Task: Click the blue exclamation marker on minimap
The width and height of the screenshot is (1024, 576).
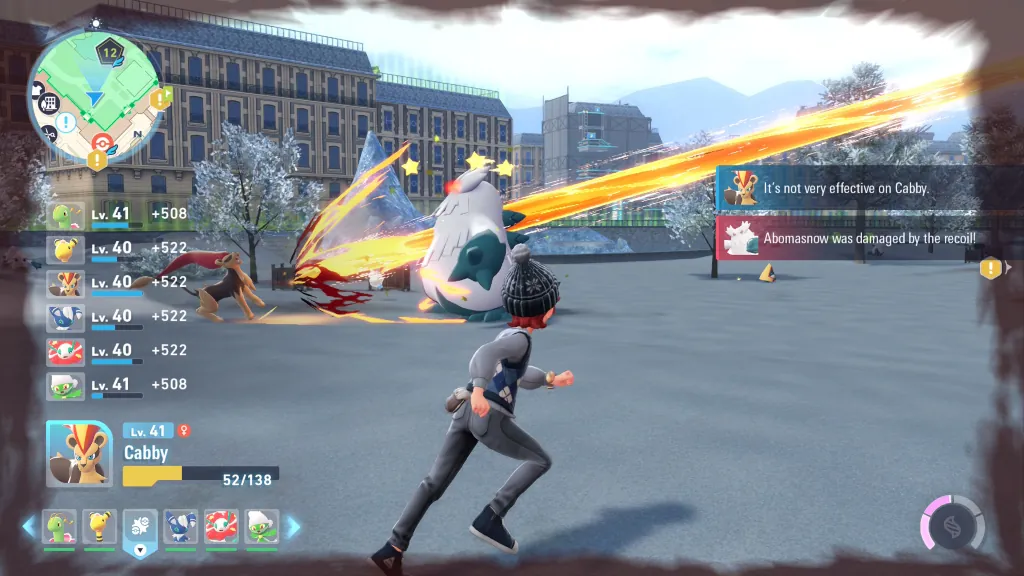Action: tap(64, 121)
